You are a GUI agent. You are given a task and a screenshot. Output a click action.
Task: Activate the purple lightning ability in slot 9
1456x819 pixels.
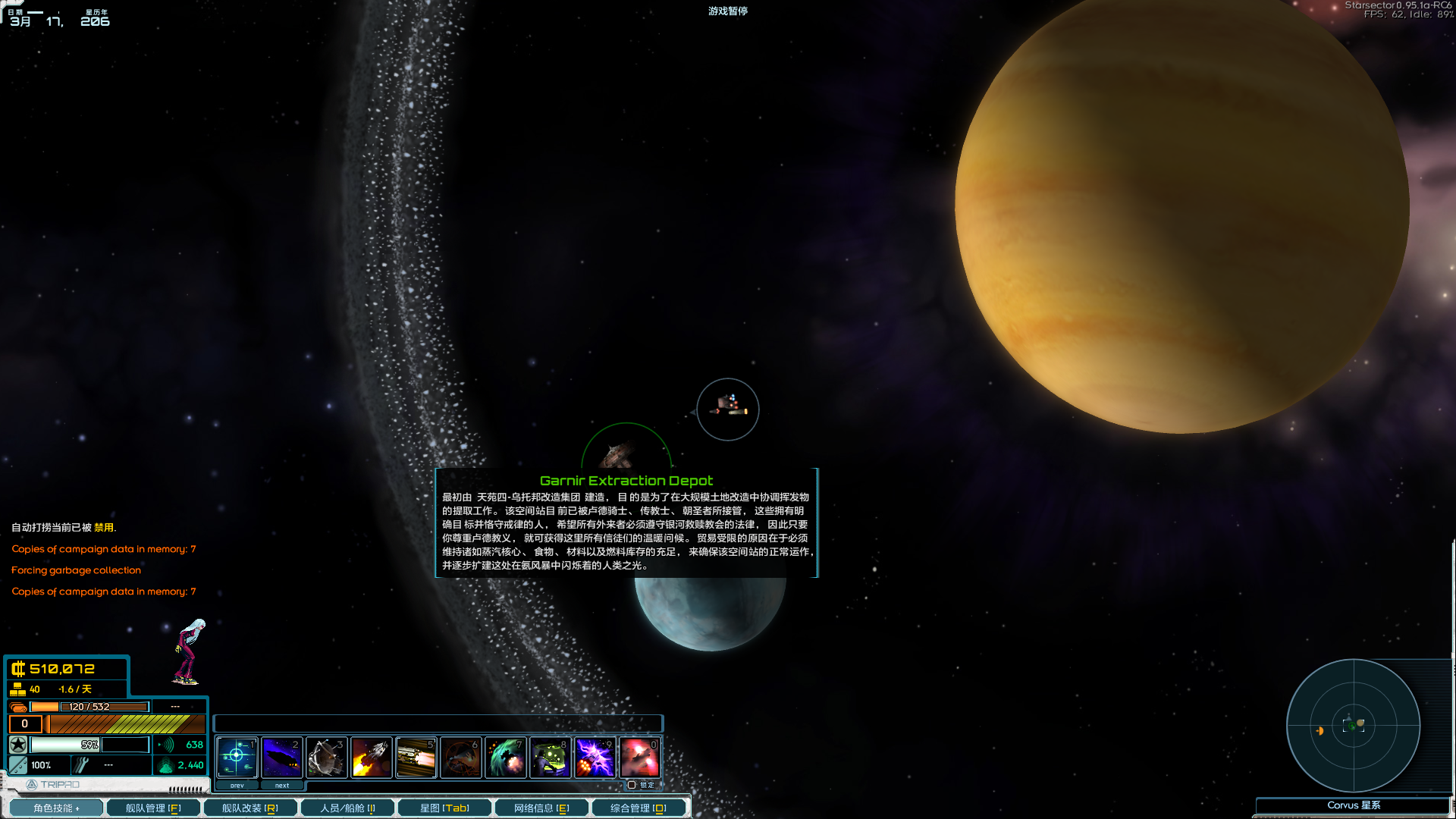(x=595, y=757)
